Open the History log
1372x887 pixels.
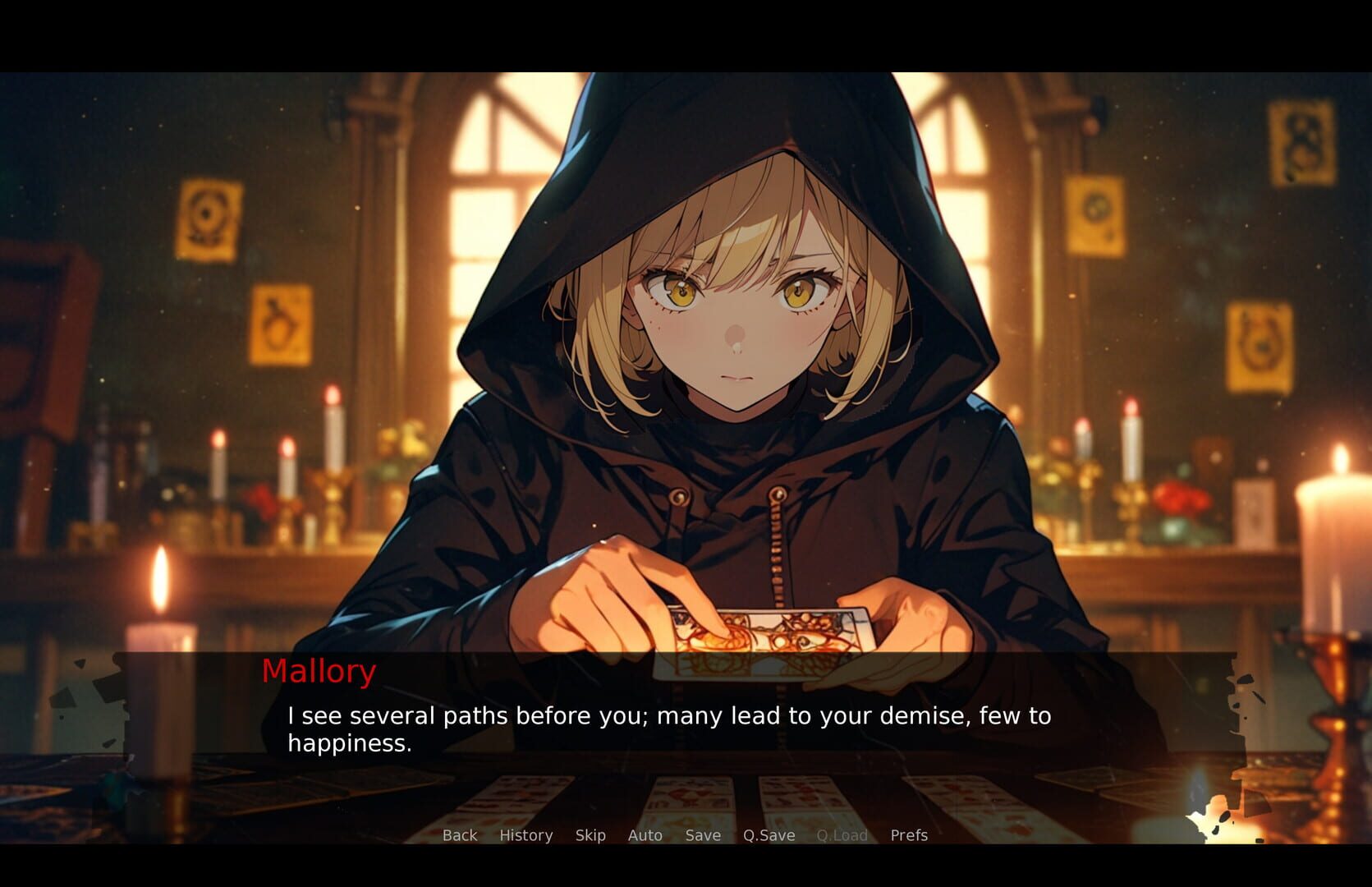(525, 835)
